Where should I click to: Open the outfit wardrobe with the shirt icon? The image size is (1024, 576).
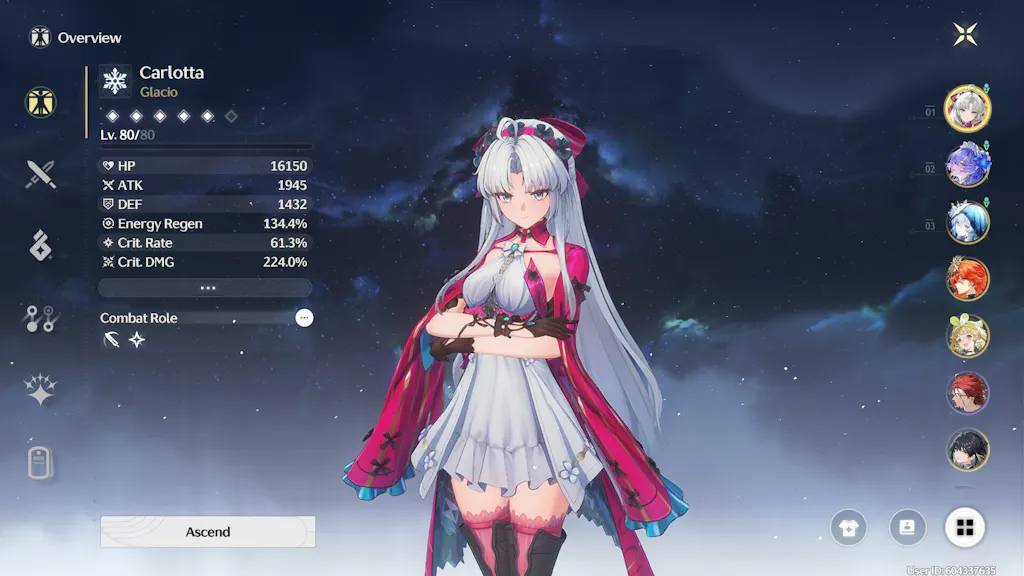coord(849,527)
